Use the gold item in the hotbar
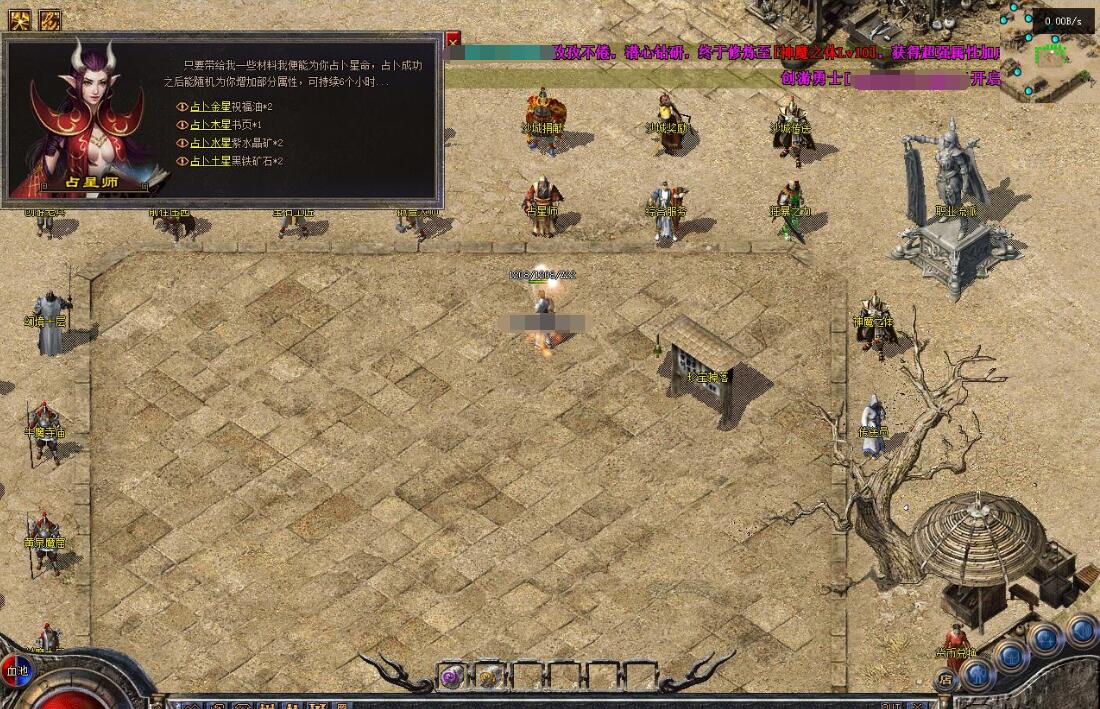 point(488,677)
